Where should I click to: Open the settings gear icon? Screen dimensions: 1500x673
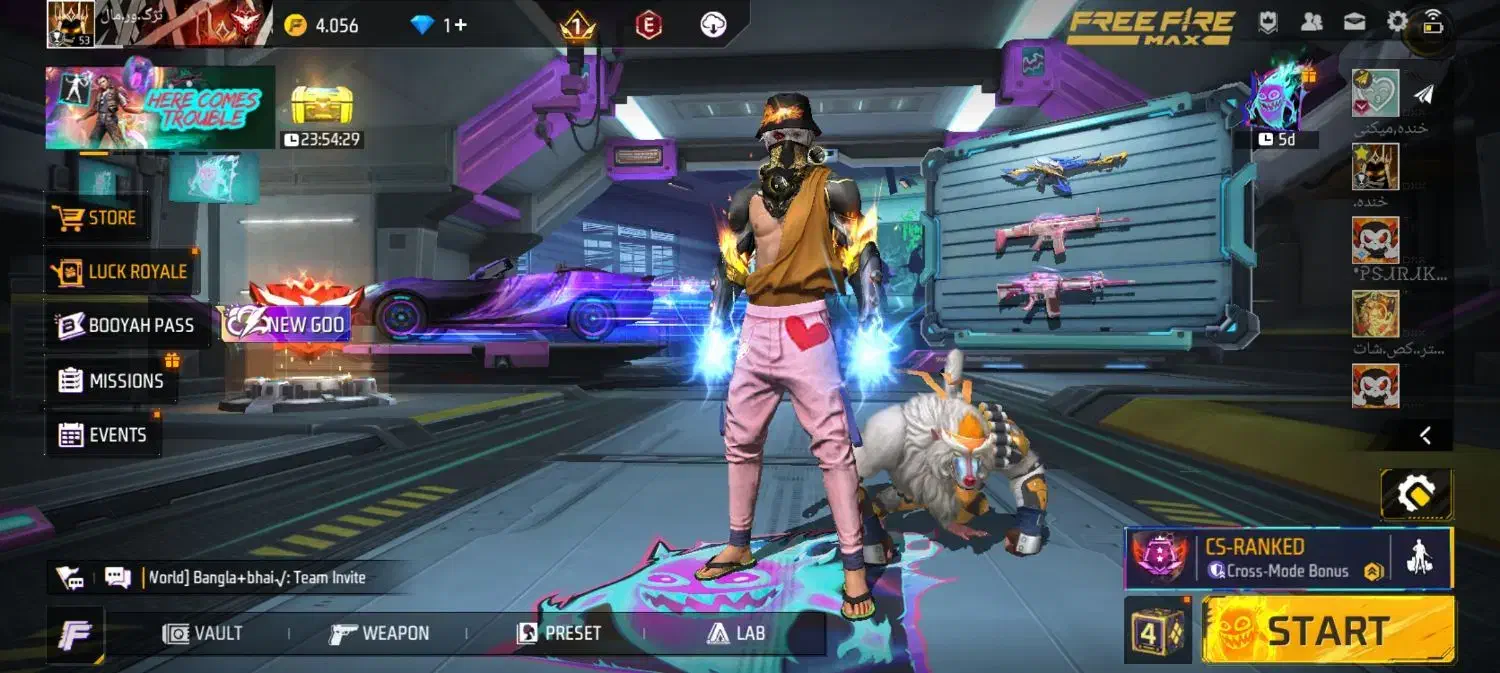[1397, 22]
